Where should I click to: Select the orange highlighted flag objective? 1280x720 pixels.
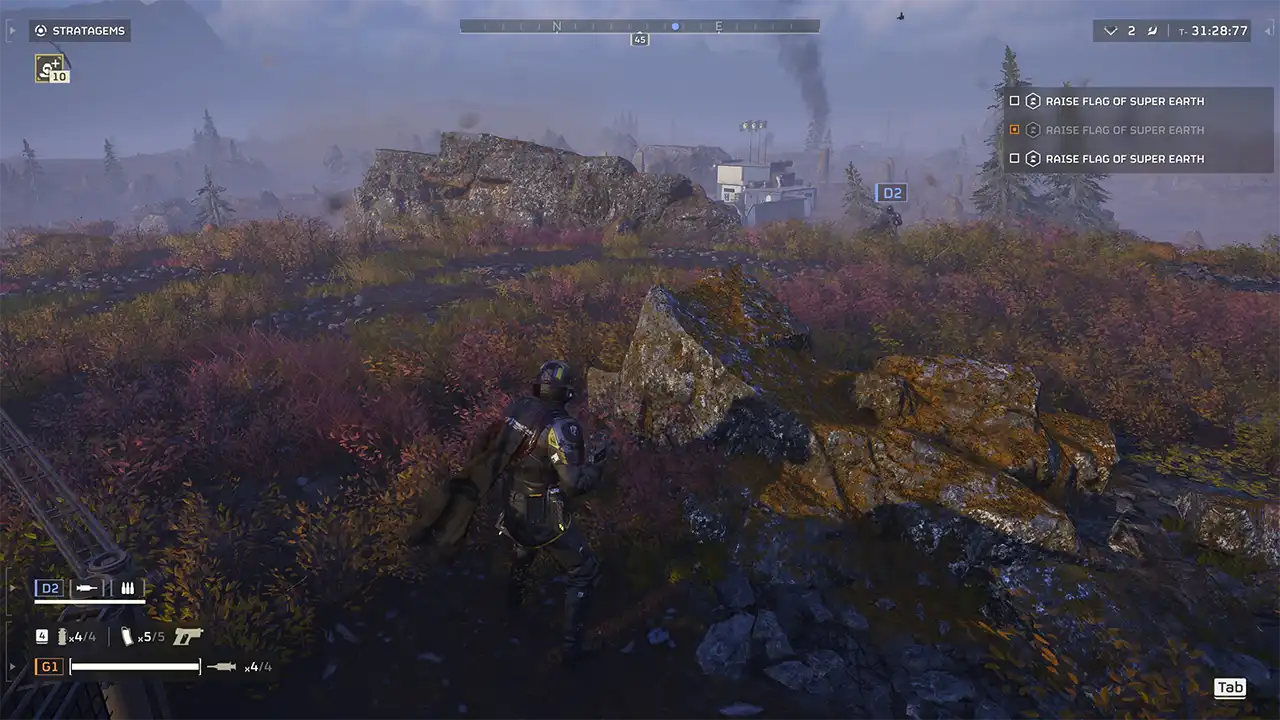[x=1124, y=130]
